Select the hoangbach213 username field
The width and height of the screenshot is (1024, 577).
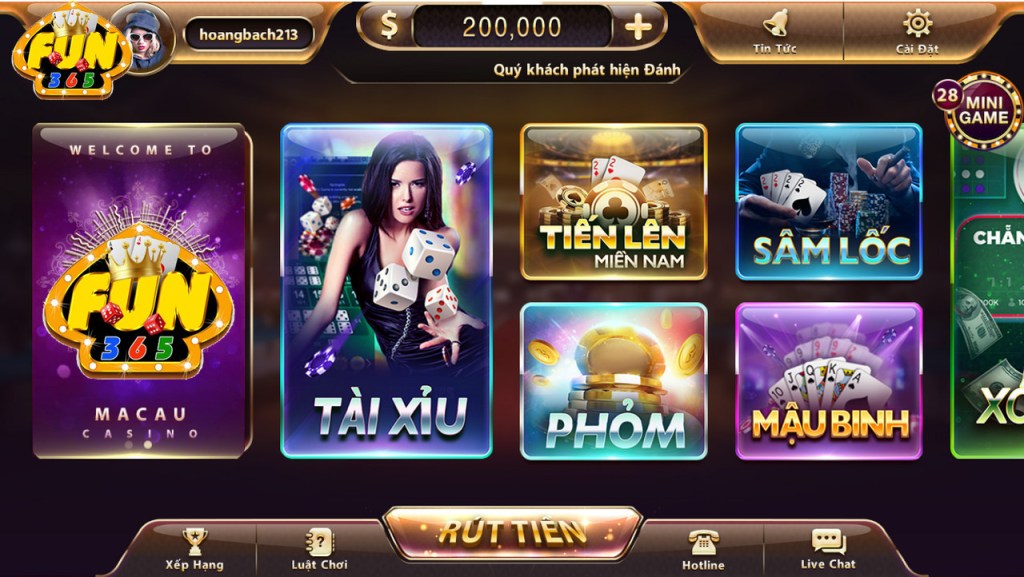click(249, 34)
